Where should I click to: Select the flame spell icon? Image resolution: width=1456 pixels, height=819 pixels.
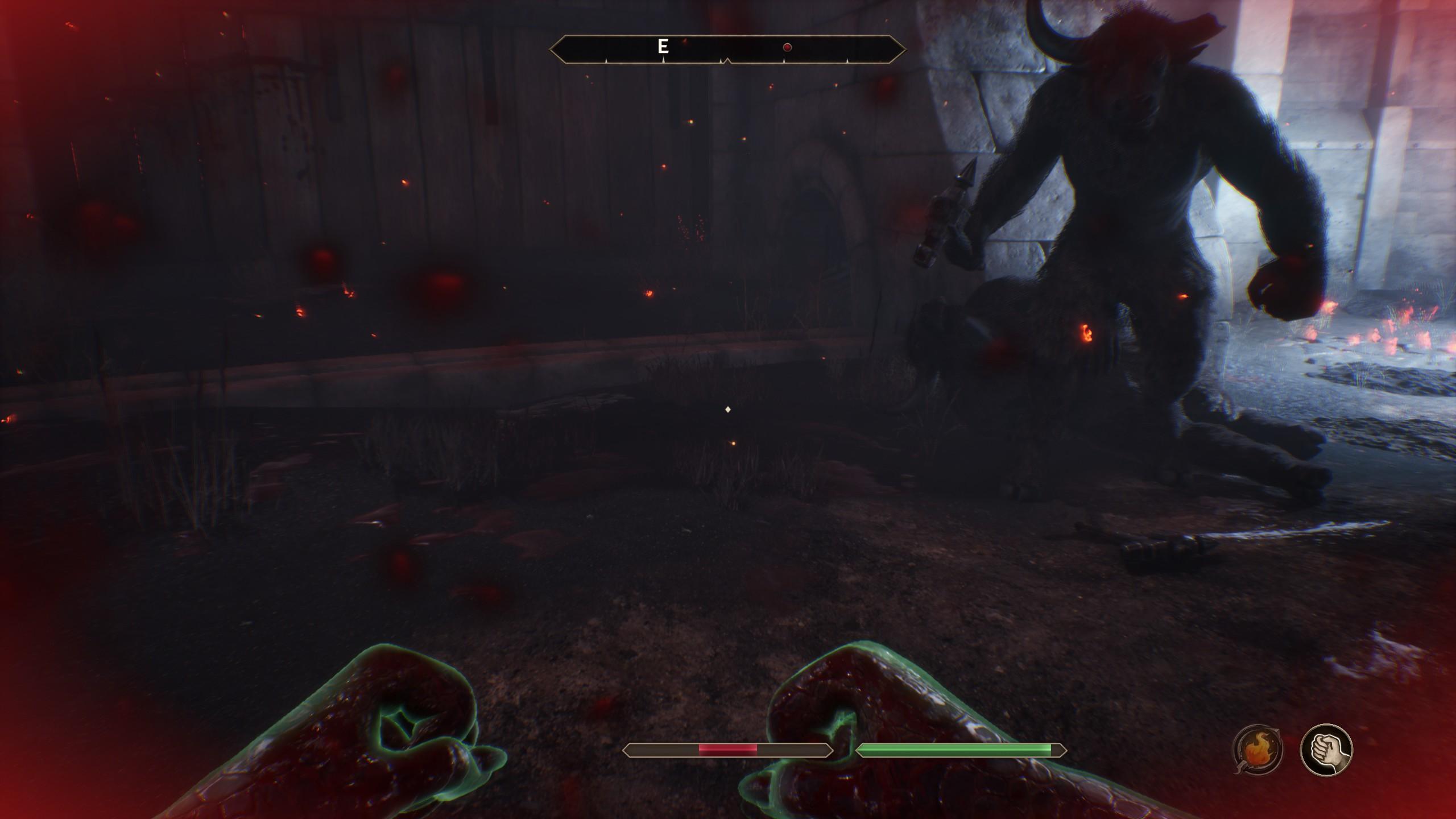(x=1258, y=750)
